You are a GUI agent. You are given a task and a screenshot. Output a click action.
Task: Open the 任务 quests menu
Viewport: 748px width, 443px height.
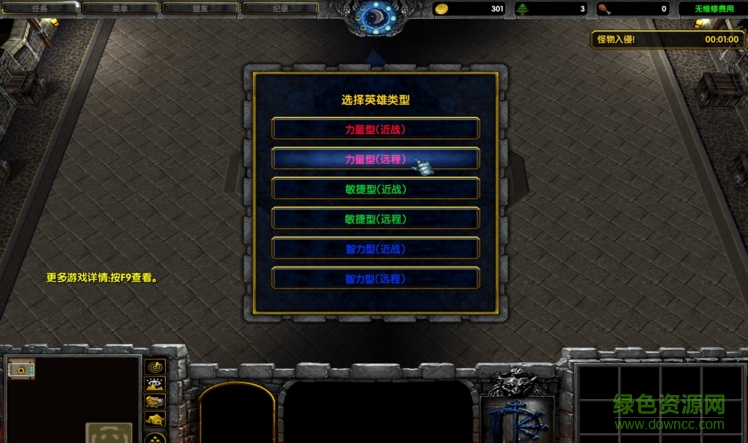pyautogui.click(x=40, y=8)
